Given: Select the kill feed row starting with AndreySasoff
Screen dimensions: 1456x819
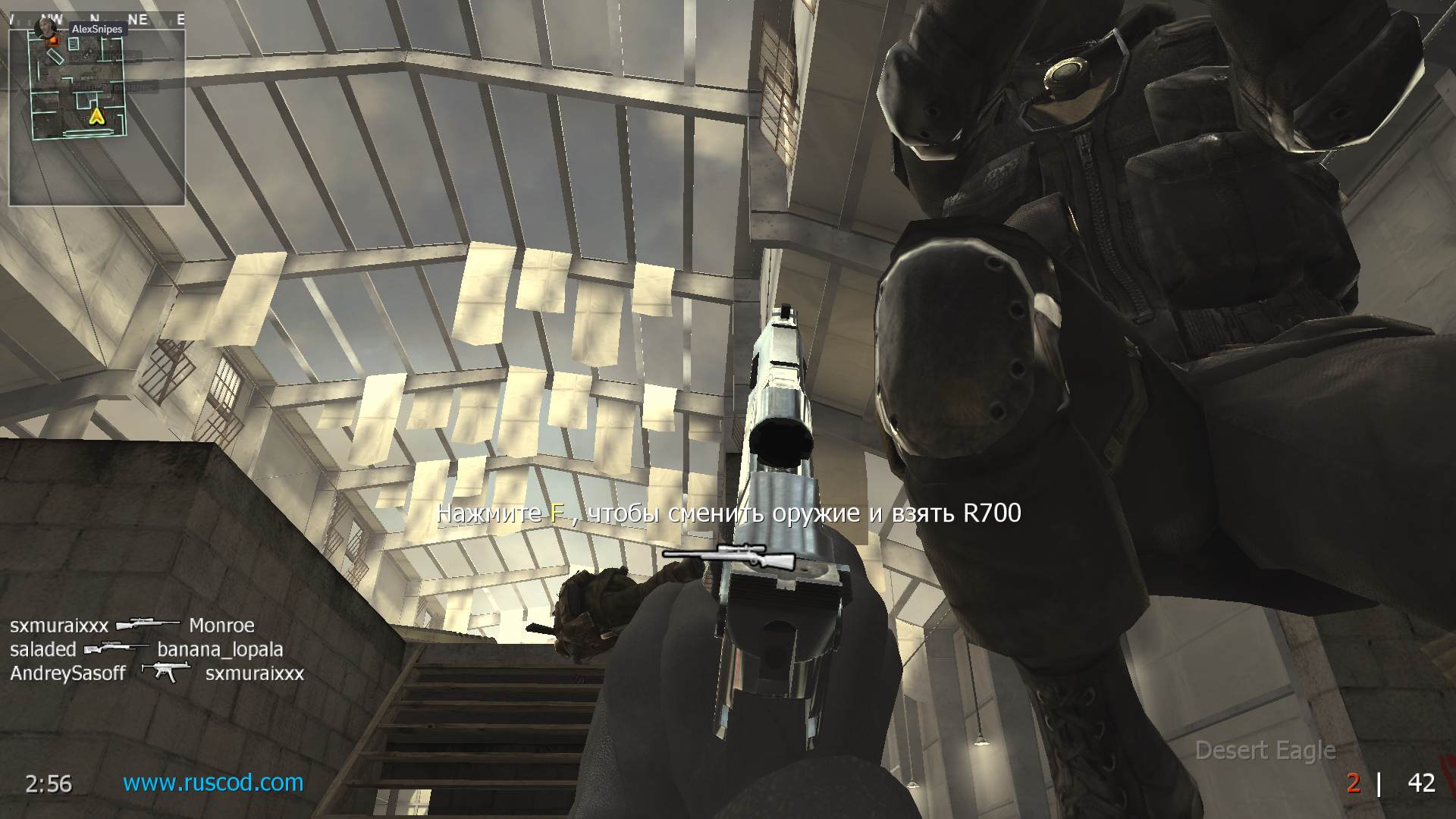Looking at the screenshot, I should tap(157, 673).
